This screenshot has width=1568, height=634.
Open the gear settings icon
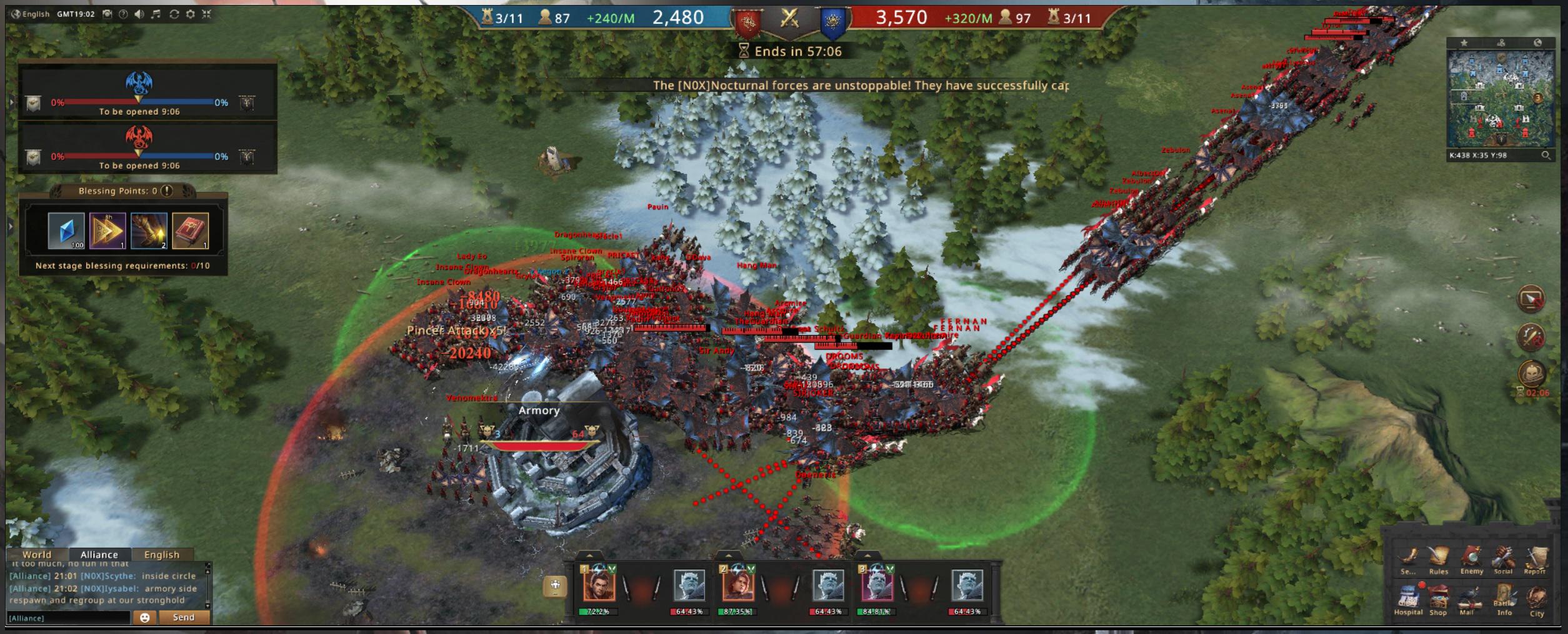pyautogui.click(x=191, y=14)
